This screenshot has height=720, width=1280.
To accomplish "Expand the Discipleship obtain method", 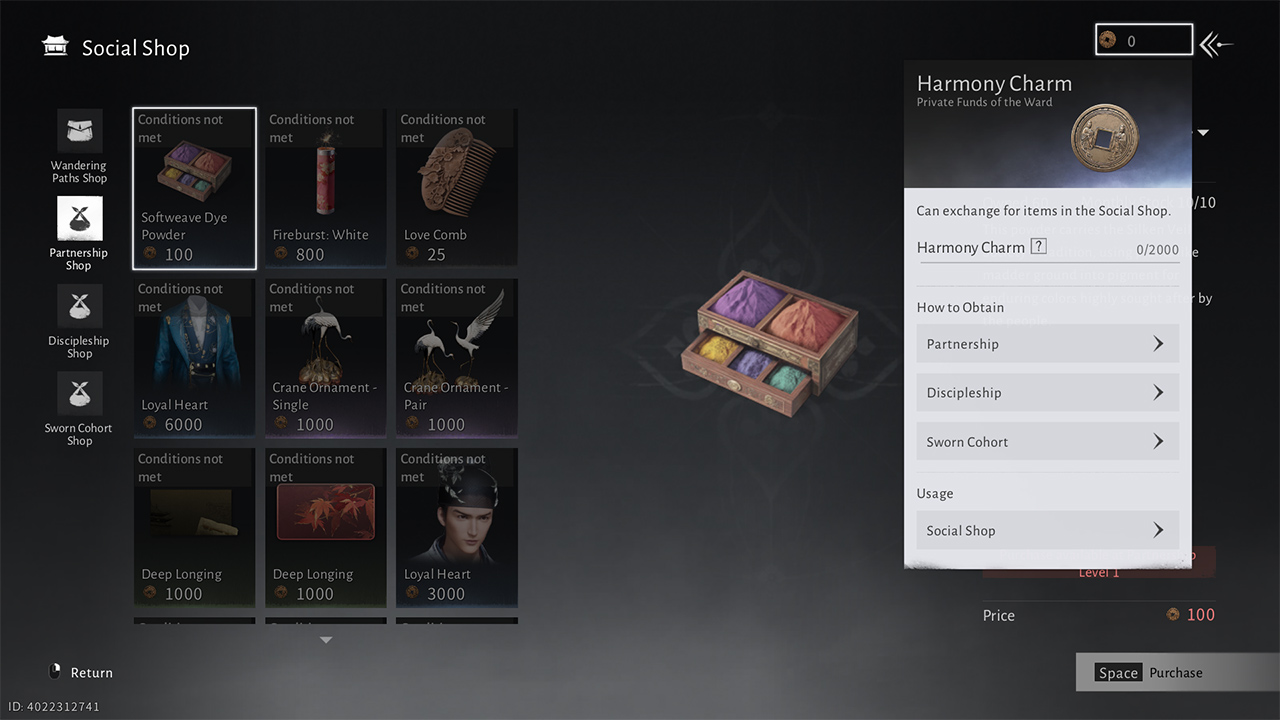I will (1047, 392).
